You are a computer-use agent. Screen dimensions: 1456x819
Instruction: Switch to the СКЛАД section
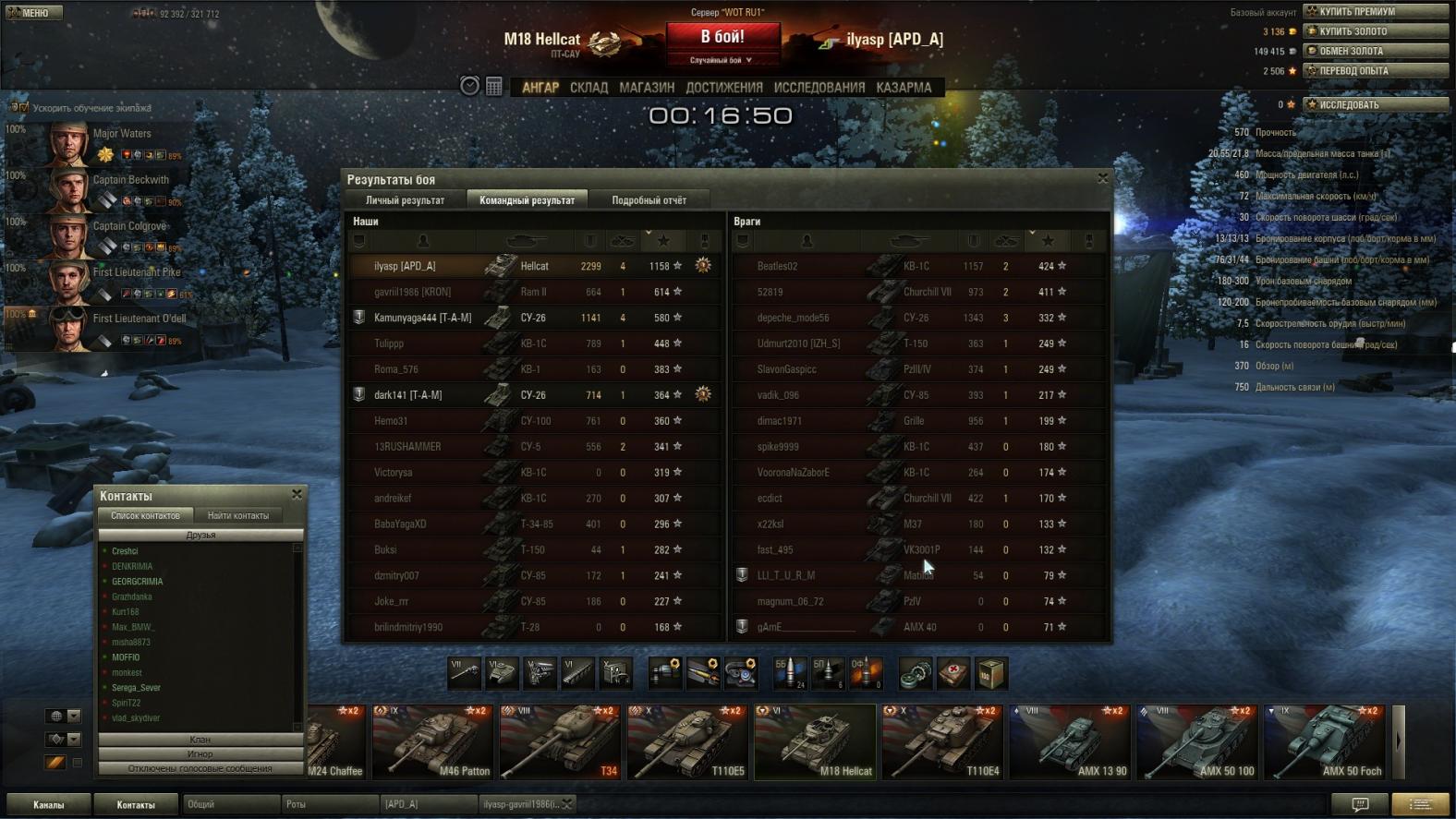(588, 88)
